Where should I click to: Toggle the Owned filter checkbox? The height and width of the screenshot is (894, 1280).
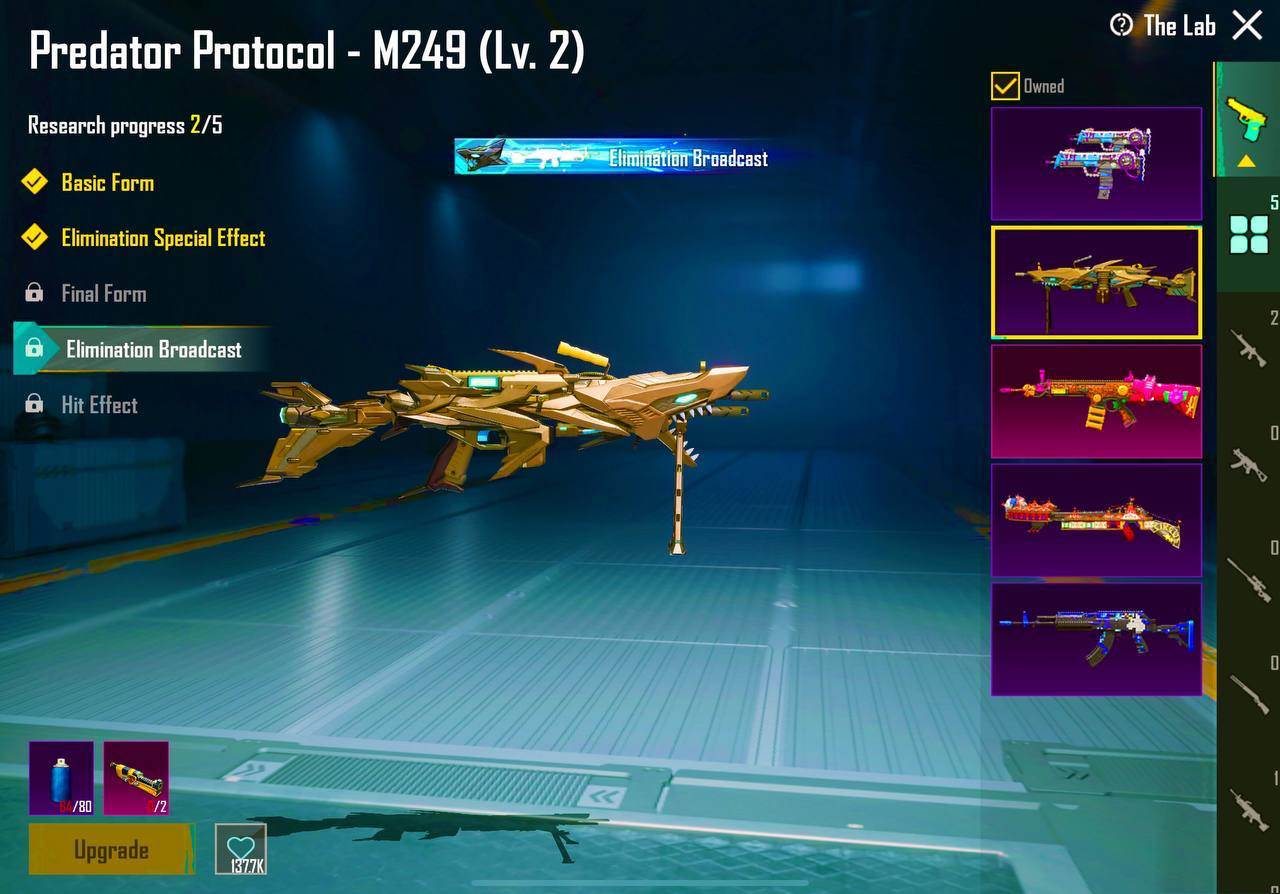click(x=1005, y=86)
